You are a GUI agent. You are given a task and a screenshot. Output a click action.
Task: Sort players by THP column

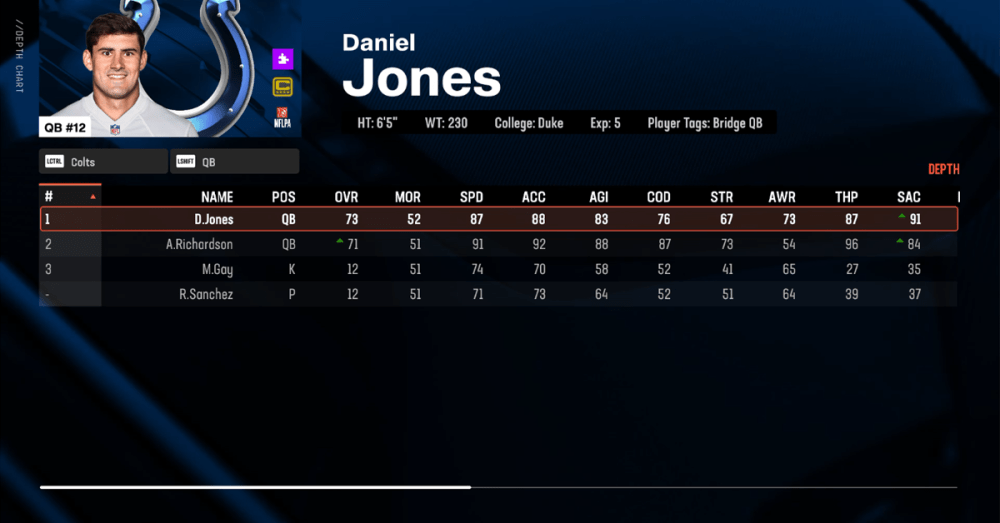[x=847, y=197]
